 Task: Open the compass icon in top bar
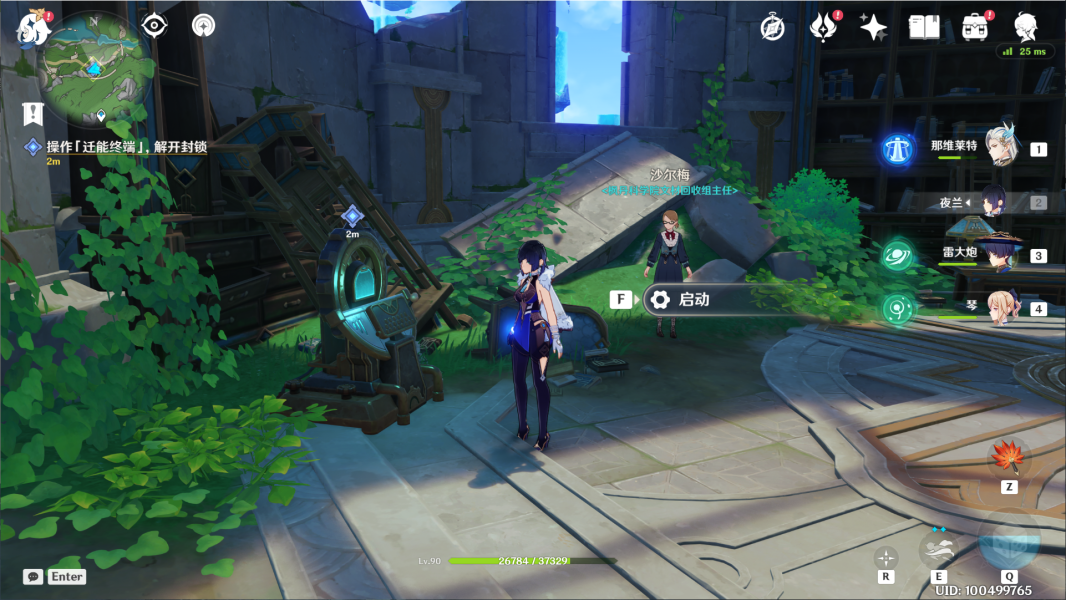point(772,27)
